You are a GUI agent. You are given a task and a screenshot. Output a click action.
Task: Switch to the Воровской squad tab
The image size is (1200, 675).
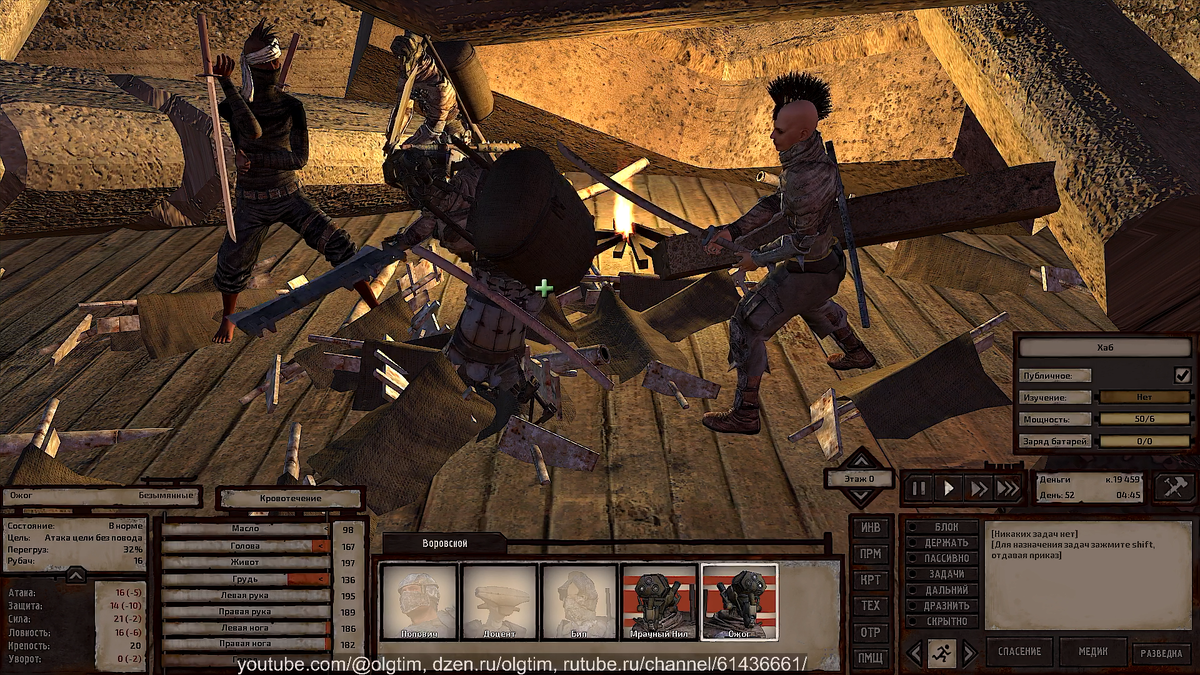point(444,543)
